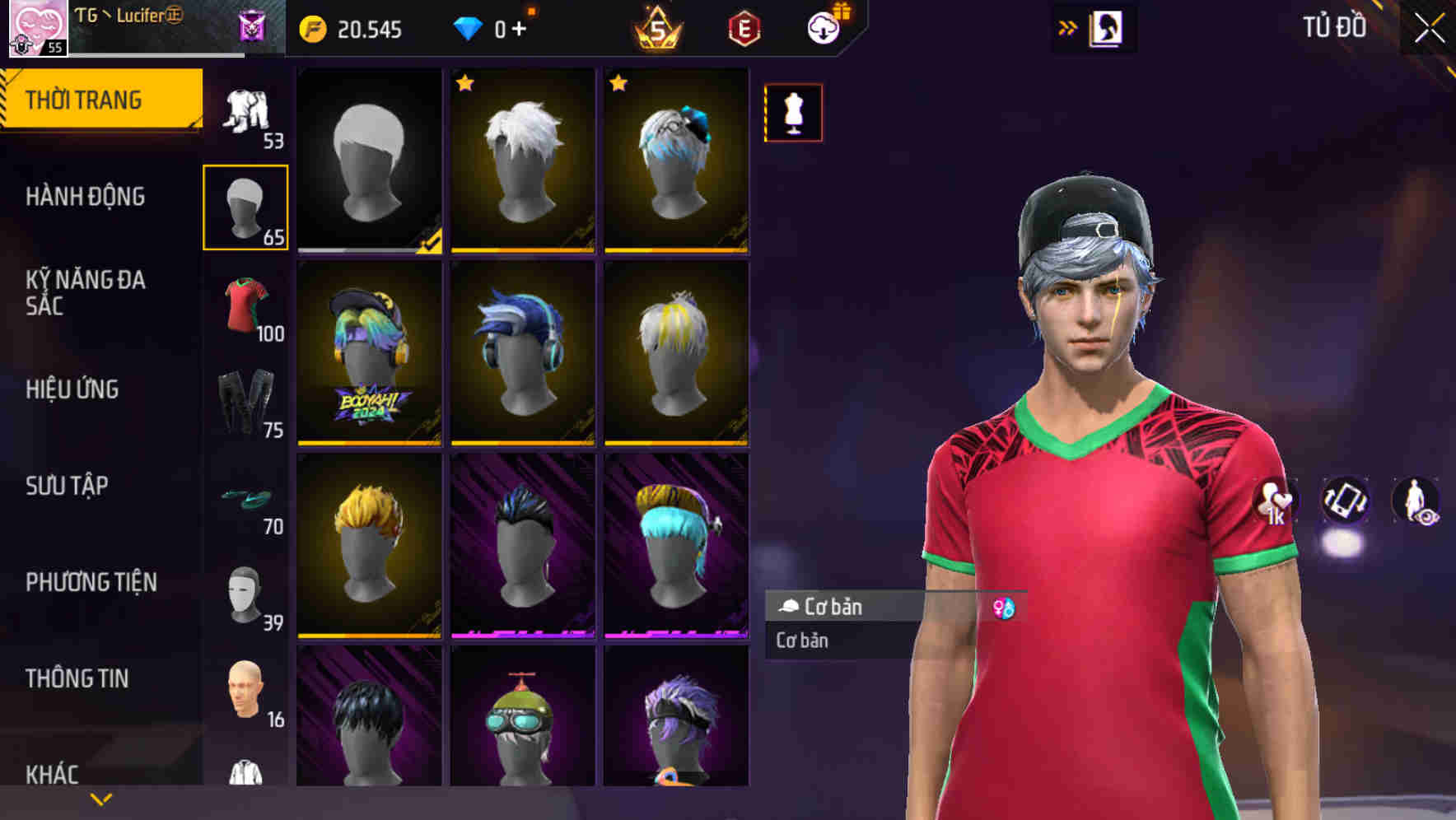Open the head/hair category icon
Screen dimensions: 1456x820
[x=245, y=204]
